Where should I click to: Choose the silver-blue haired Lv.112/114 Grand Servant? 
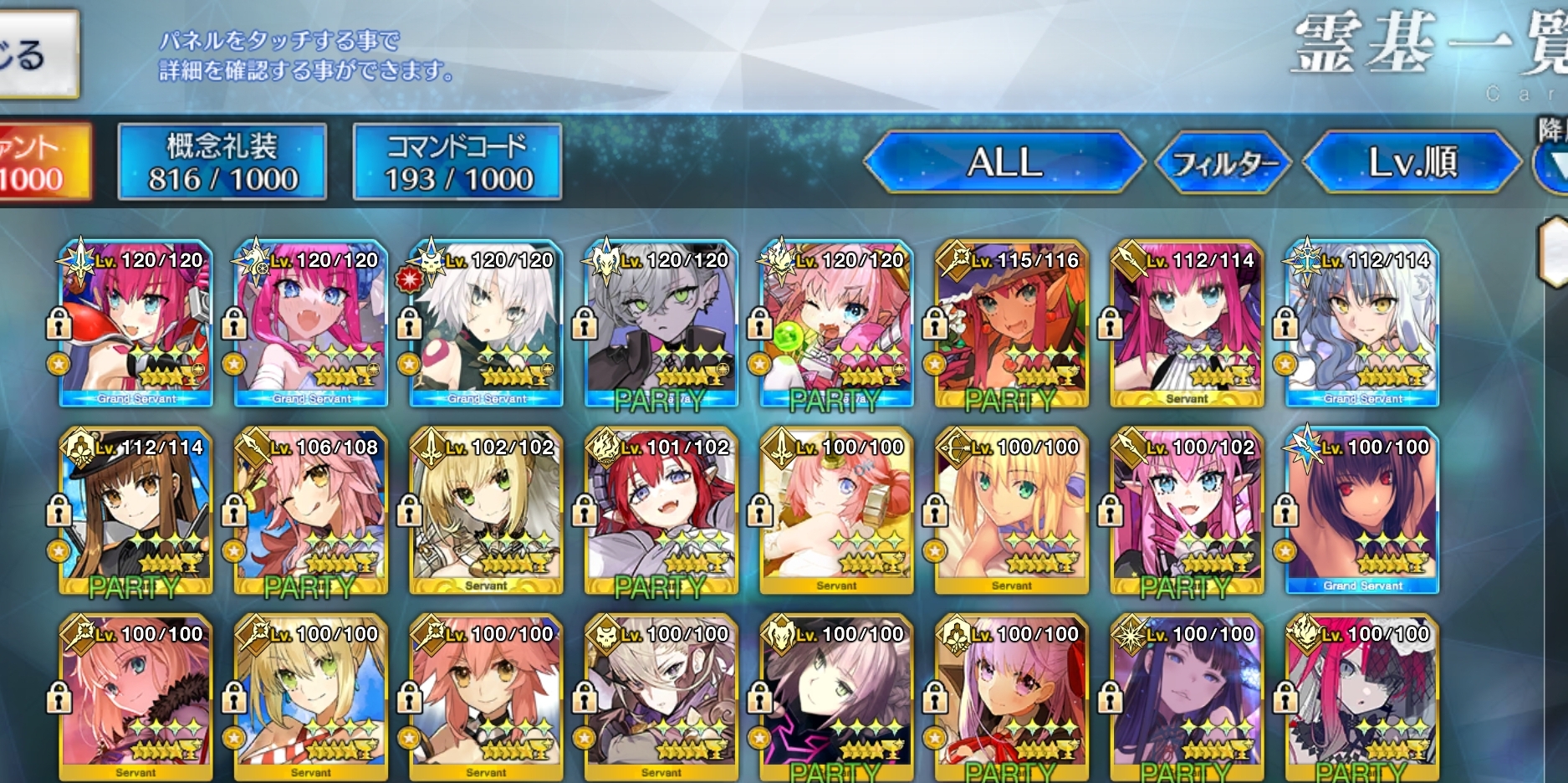tap(1362, 325)
